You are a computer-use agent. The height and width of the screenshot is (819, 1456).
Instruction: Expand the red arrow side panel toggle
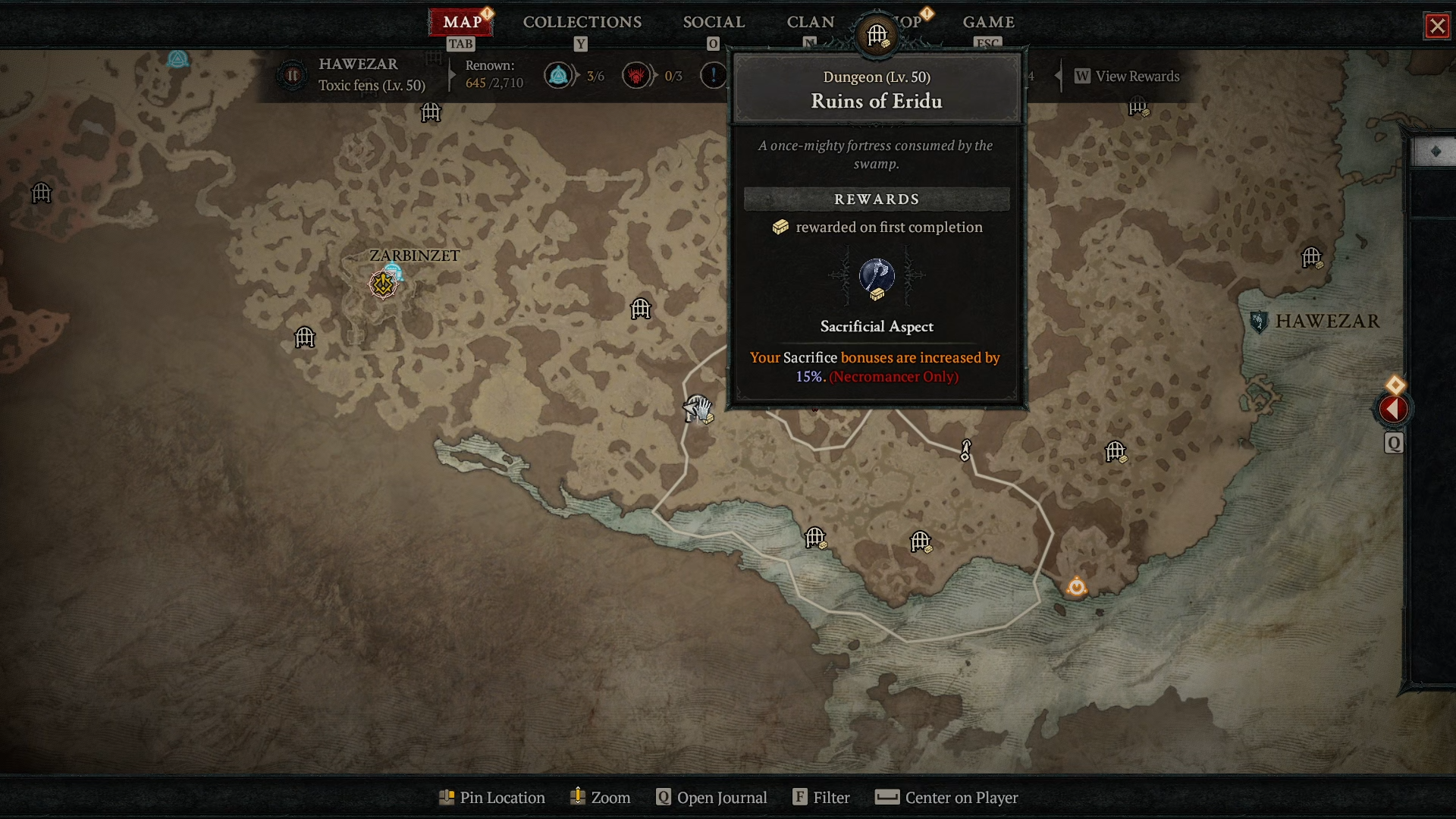(x=1393, y=409)
